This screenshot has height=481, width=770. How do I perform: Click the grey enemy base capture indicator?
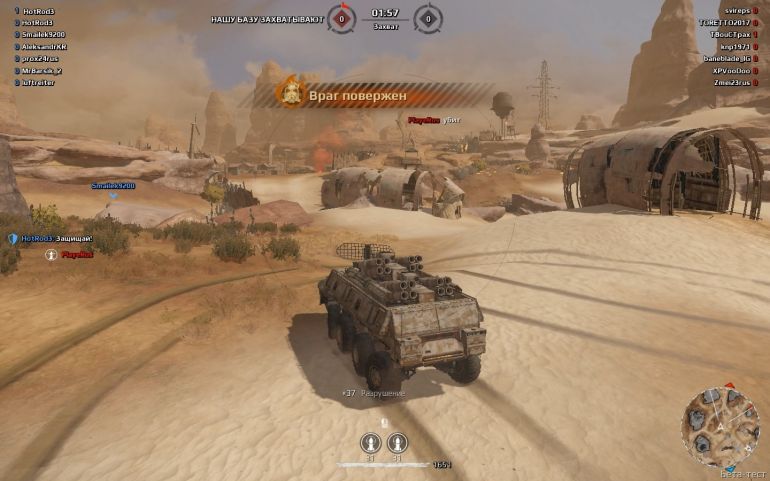[x=428, y=18]
